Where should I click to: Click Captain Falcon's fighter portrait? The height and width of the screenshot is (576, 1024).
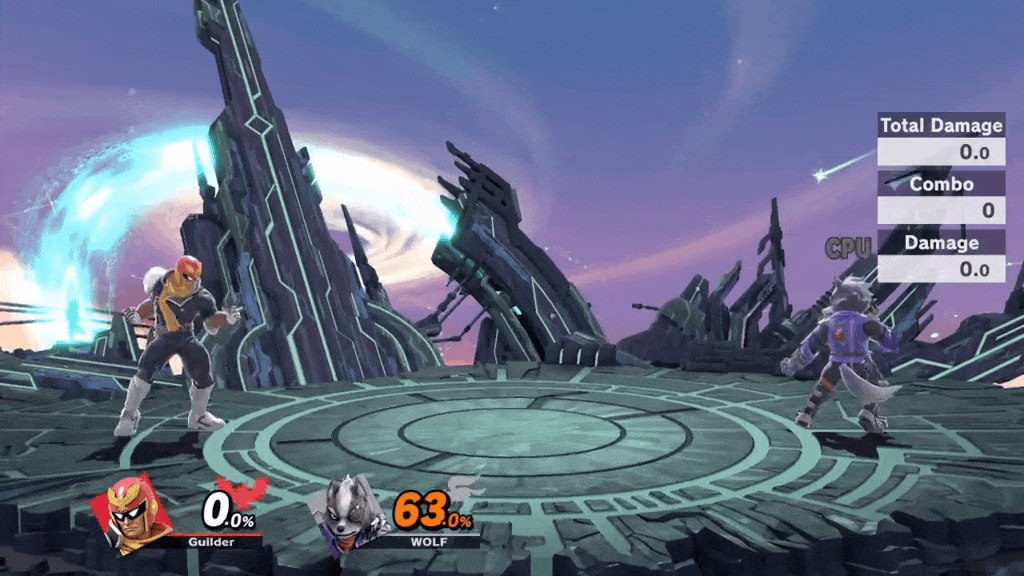[x=133, y=513]
